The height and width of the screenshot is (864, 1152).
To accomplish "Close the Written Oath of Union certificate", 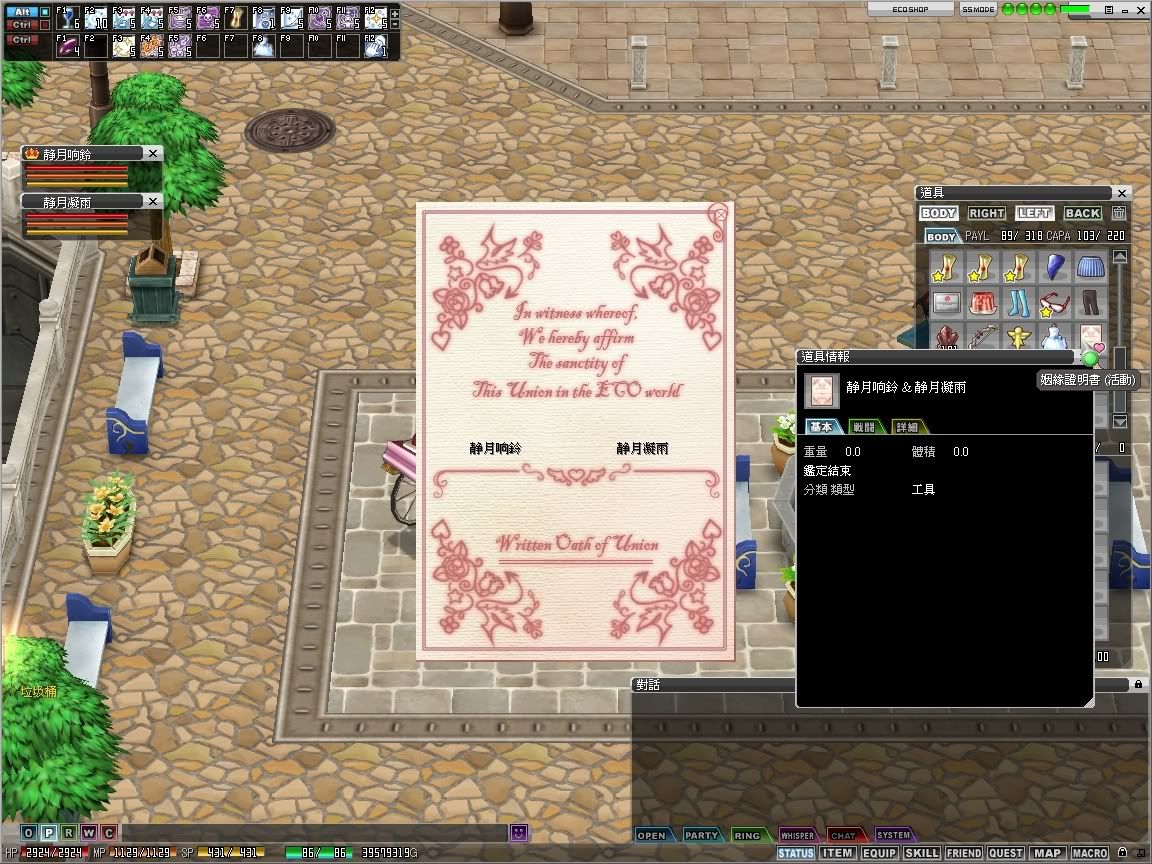I will coord(719,215).
